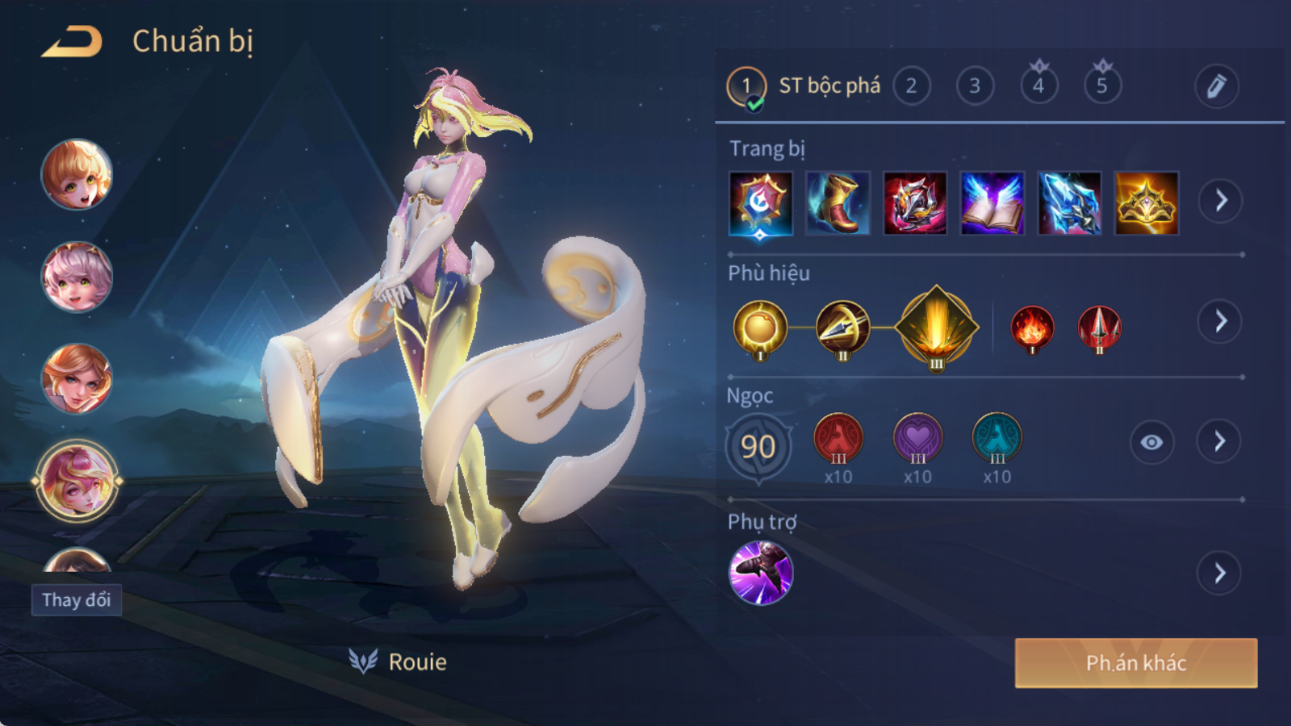Edit the build name with pencil icon

click(1216, 87)
